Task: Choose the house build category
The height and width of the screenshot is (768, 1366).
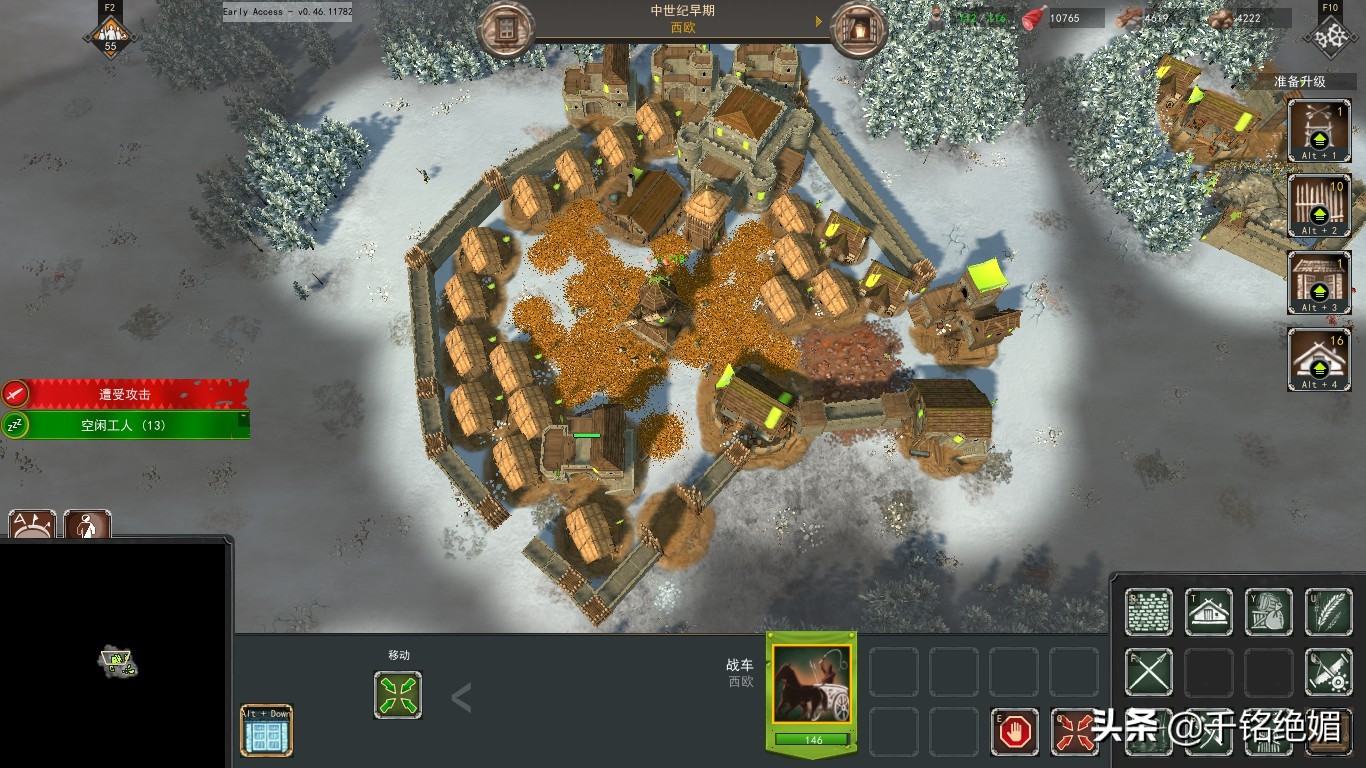Action: (1209, 612)
